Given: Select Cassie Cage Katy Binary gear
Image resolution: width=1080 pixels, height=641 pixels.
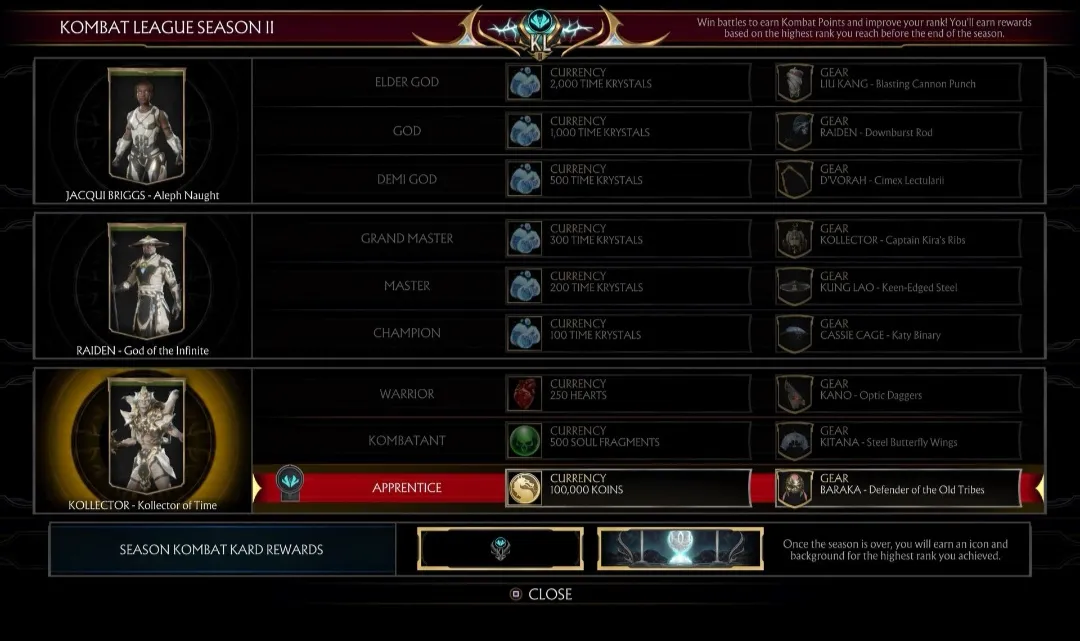Looking at the screenshot, I should (898, 334).
